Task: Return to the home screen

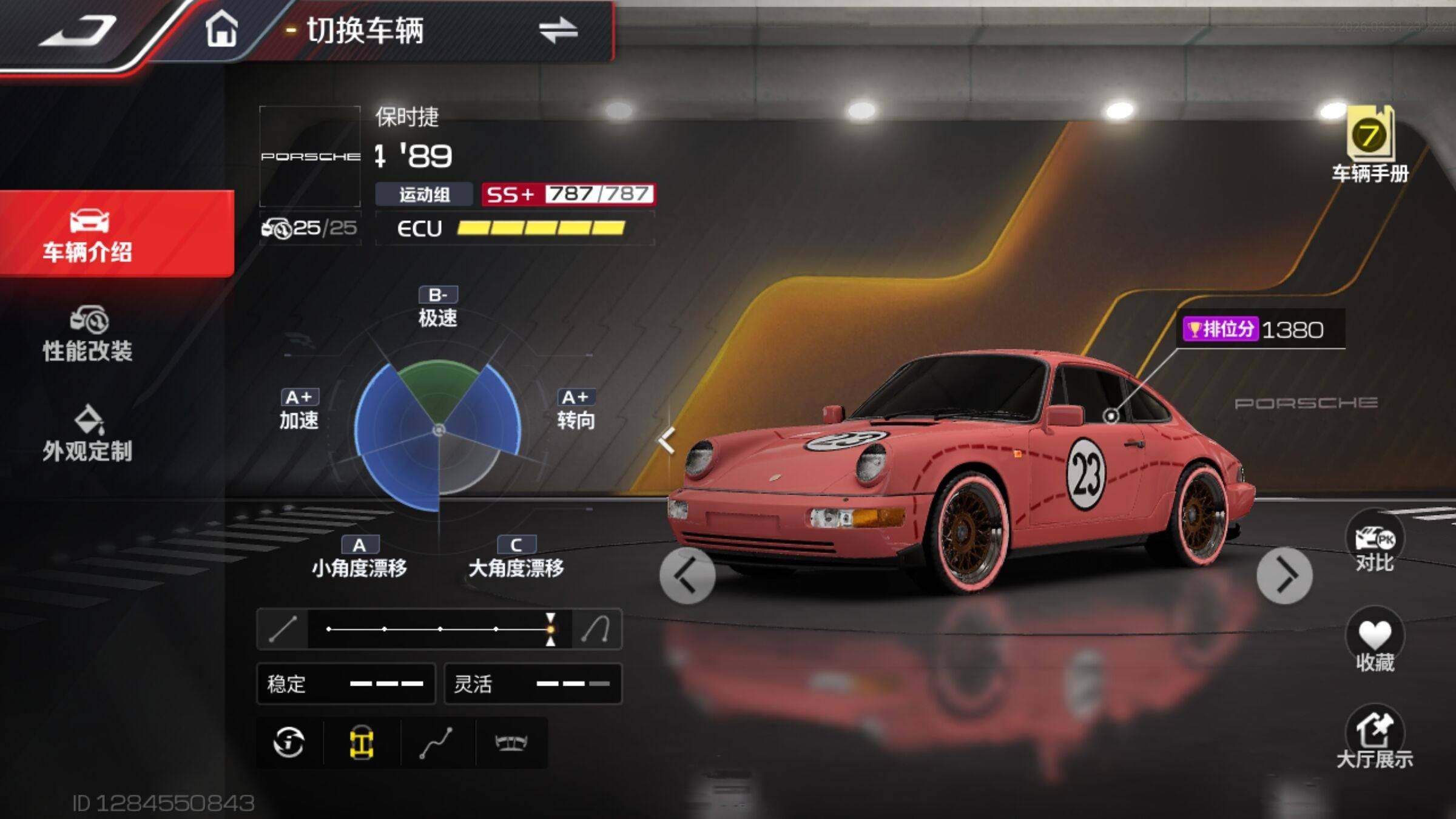Action: [x=221, y=30]
